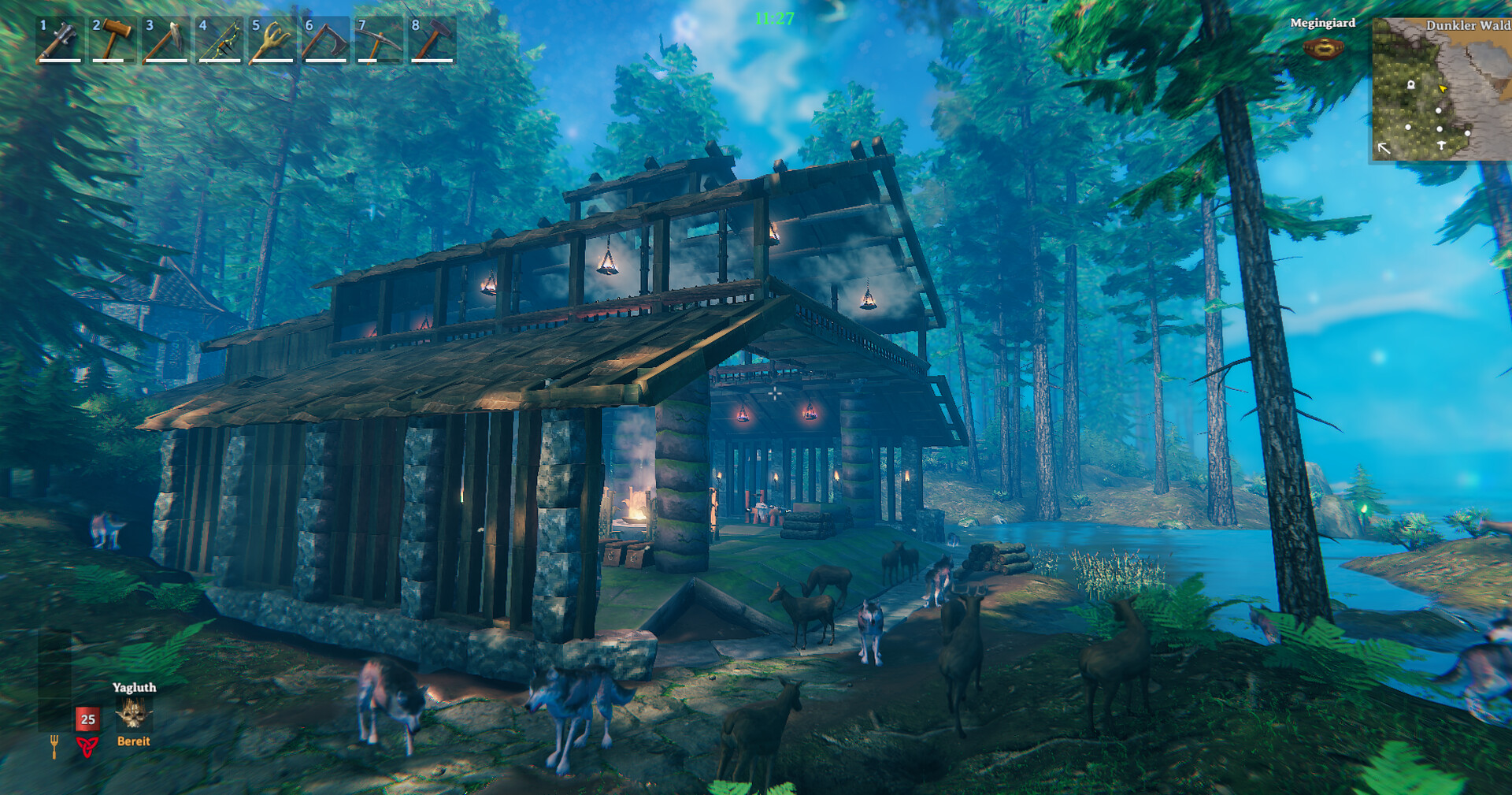Select the spiked mace in hotbar slot 1
1512x795 pixels.
pos(60,39)
